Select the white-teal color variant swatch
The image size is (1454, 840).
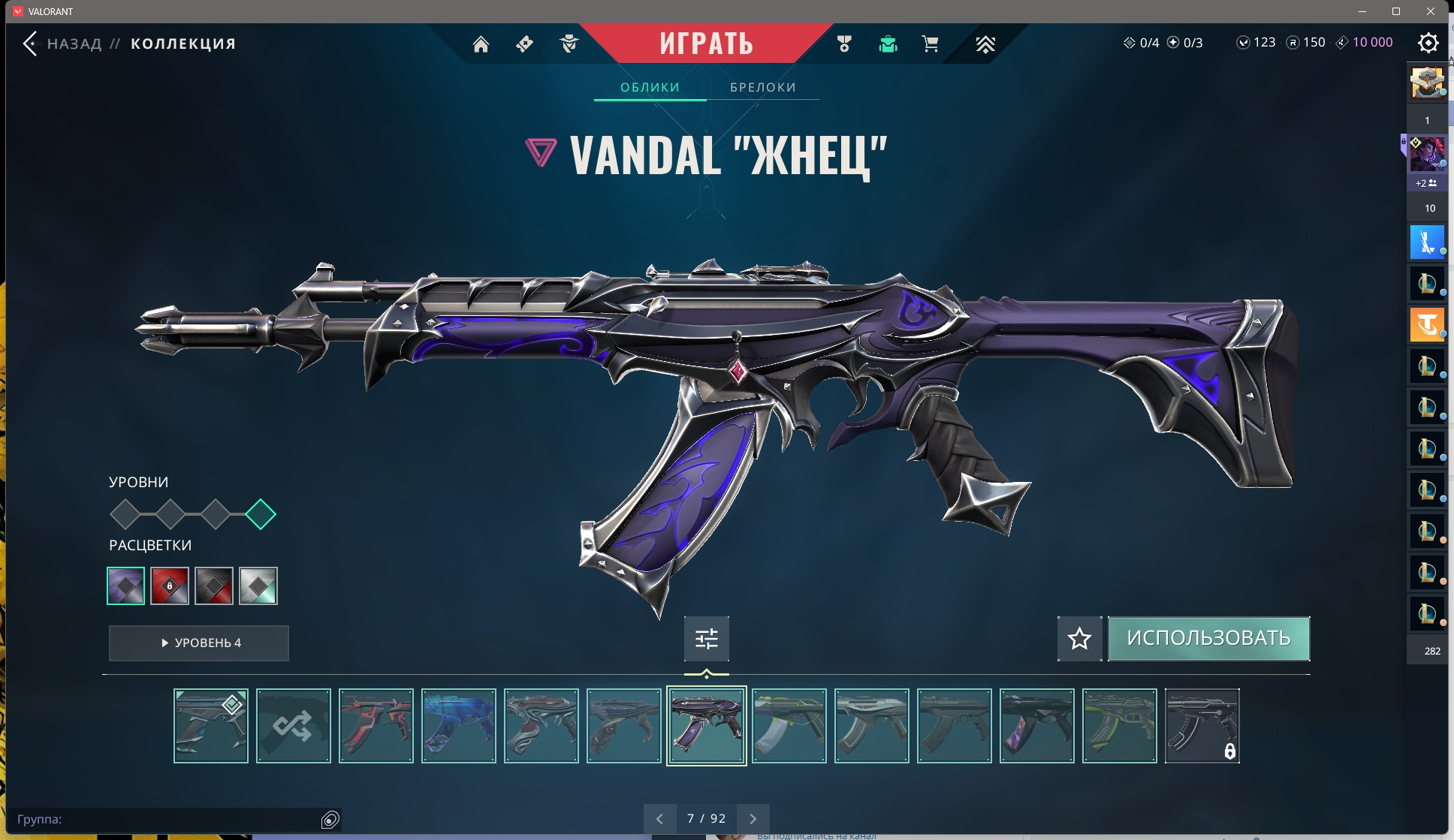pyautogui.click(x=258, y=586)
